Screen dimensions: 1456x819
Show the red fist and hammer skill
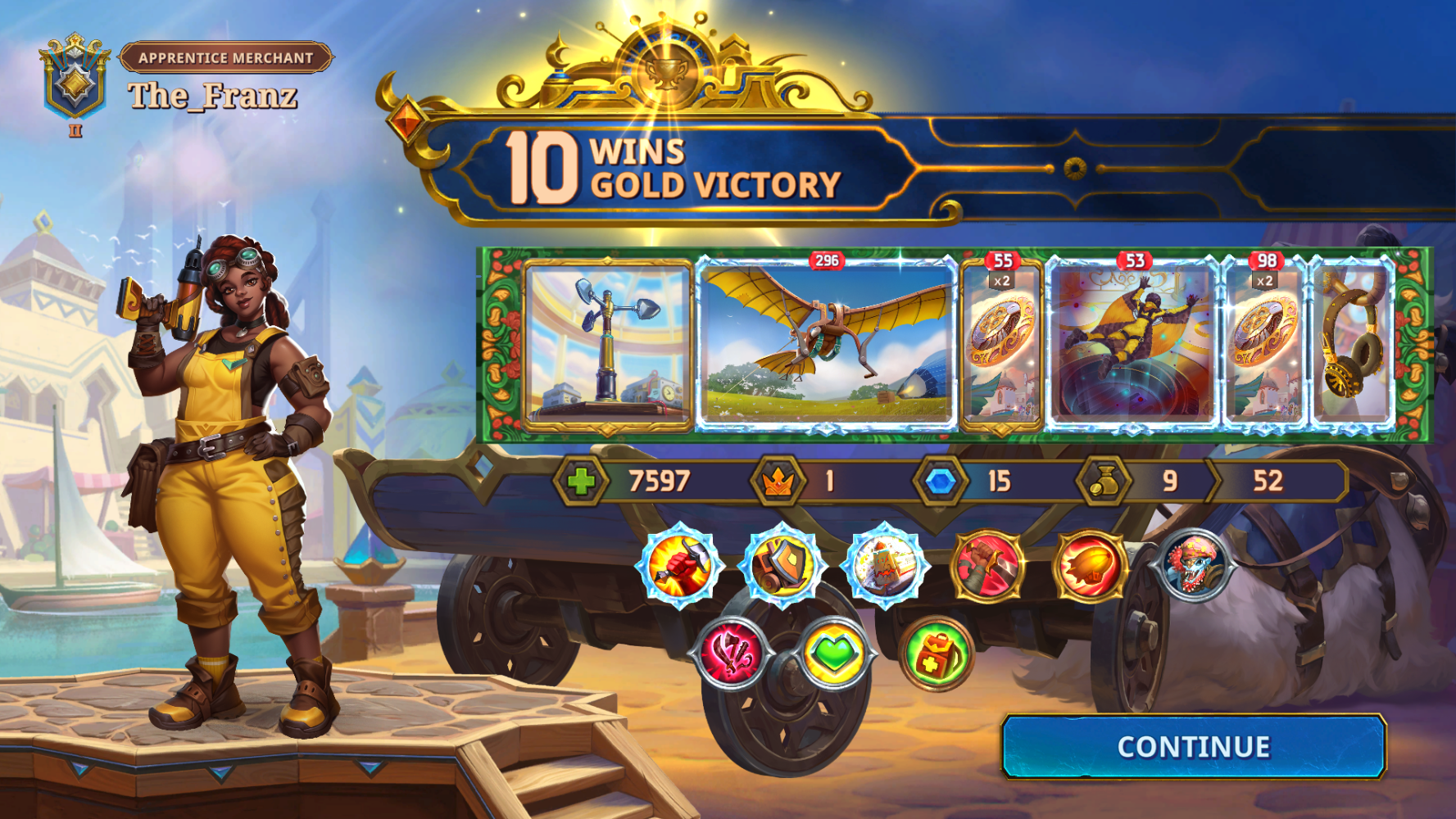(x=679, y=565)
